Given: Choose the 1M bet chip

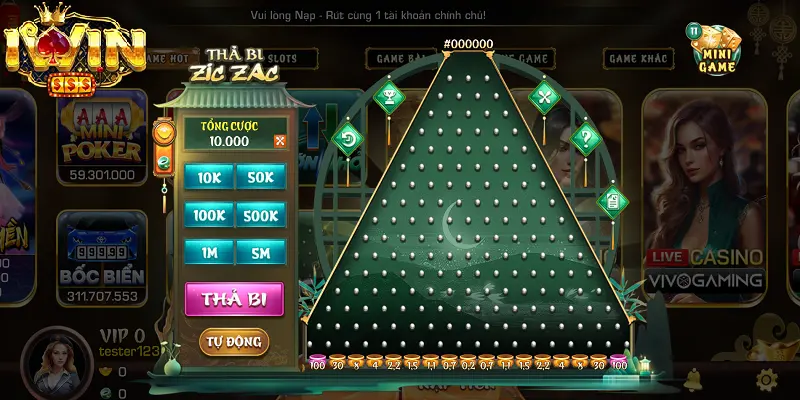Looking at the screenshot, I should point(209,253).
